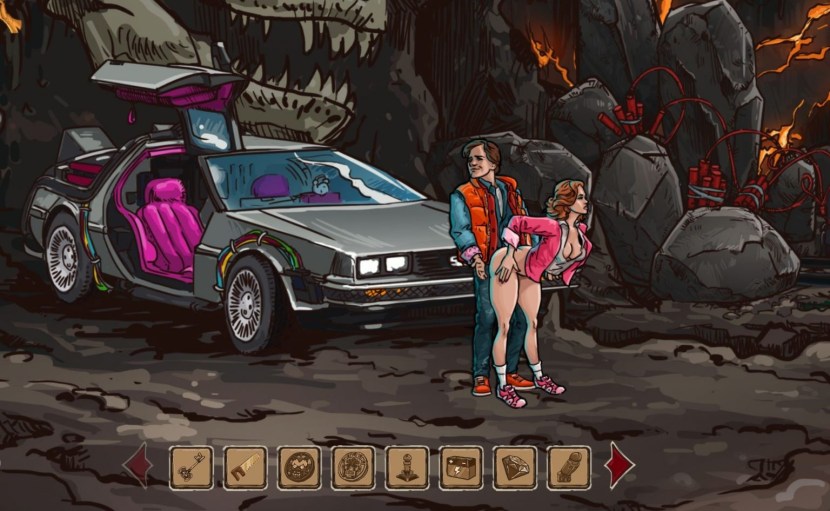Screen dimensions: 830x511
Task: Select the car battery inventory slot
Action: tap(461, 467)
